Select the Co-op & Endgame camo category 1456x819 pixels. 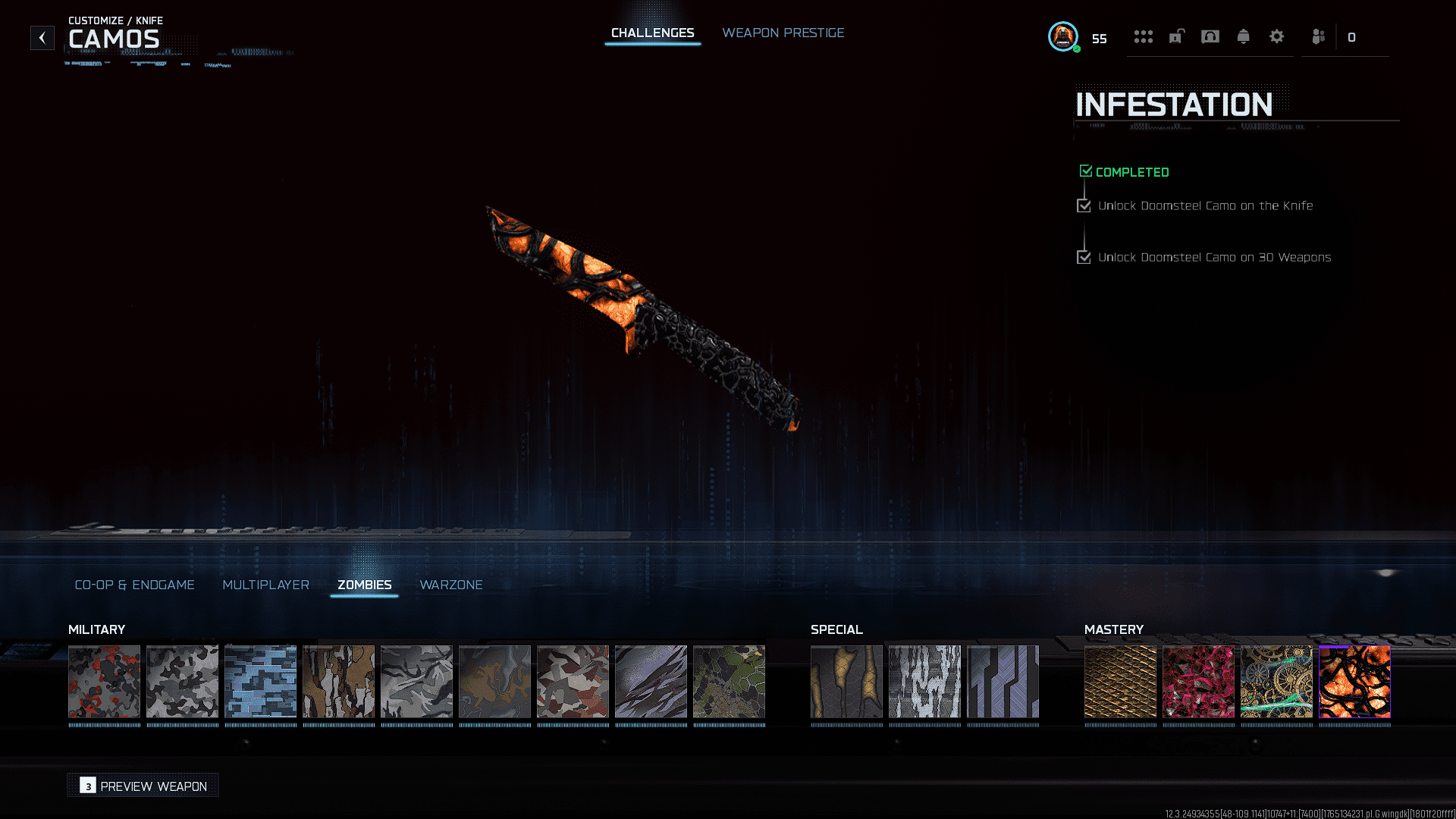tap(134, 585)
